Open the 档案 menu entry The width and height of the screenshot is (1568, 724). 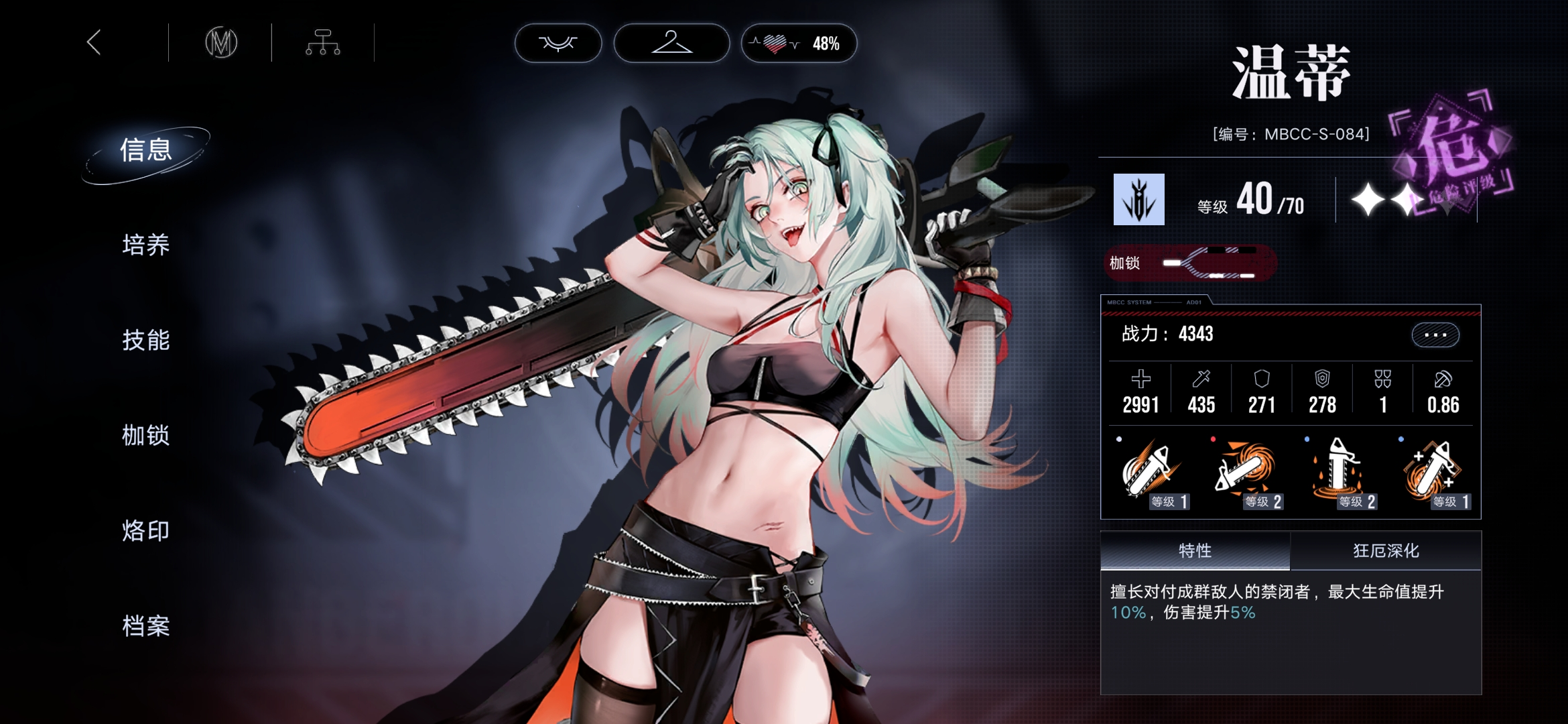pyautogui.click(x=146, y=626)
